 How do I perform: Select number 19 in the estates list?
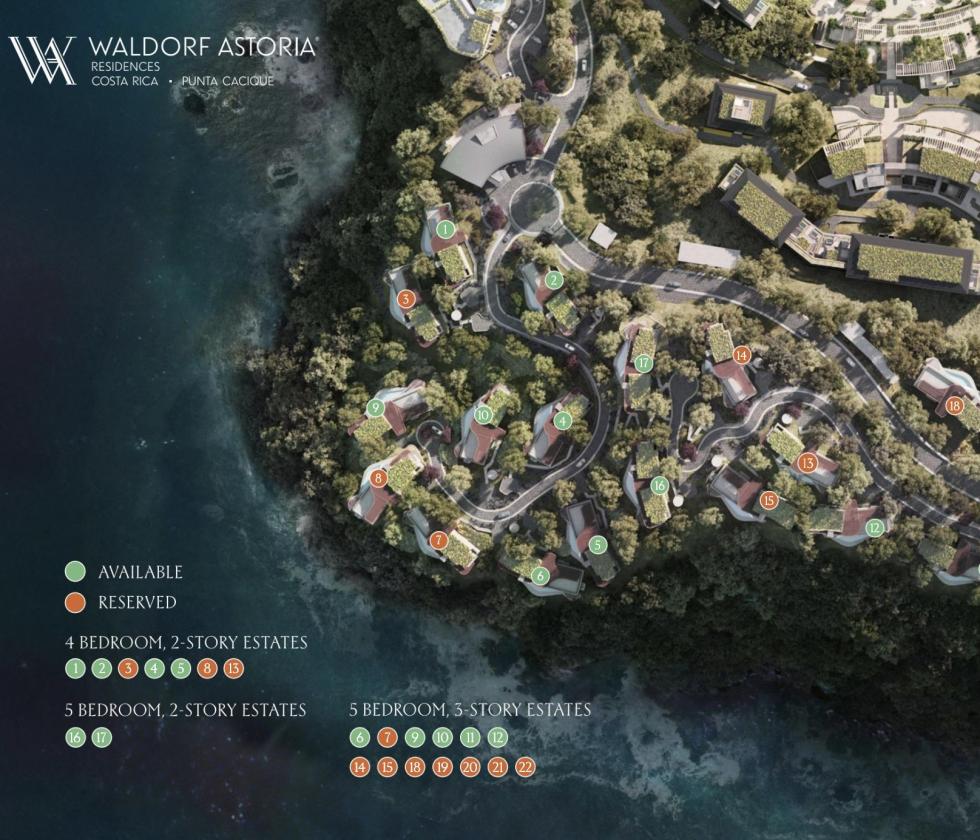(x=442, y=768)
